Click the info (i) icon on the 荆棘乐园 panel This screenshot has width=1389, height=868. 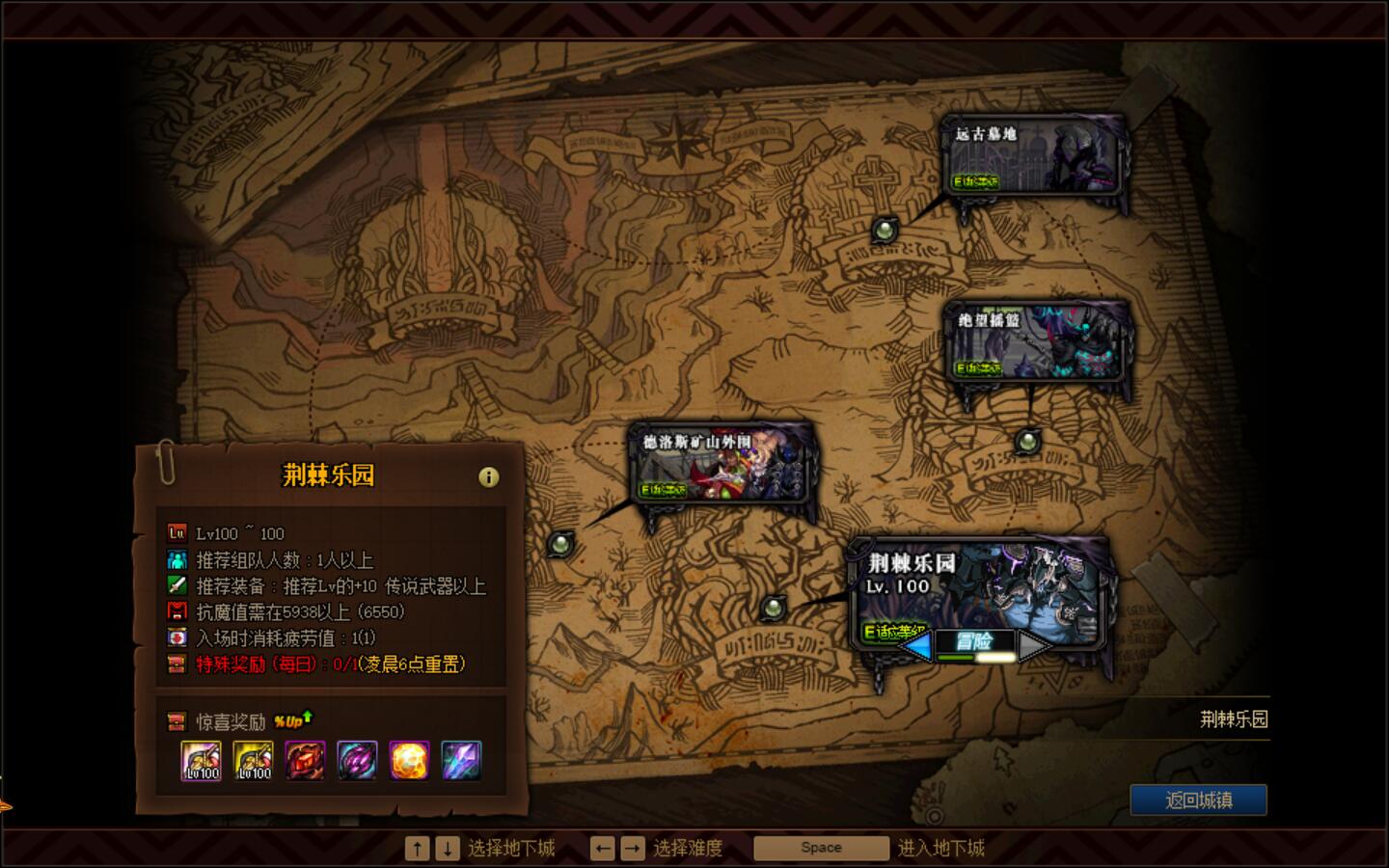coord(490,475)
